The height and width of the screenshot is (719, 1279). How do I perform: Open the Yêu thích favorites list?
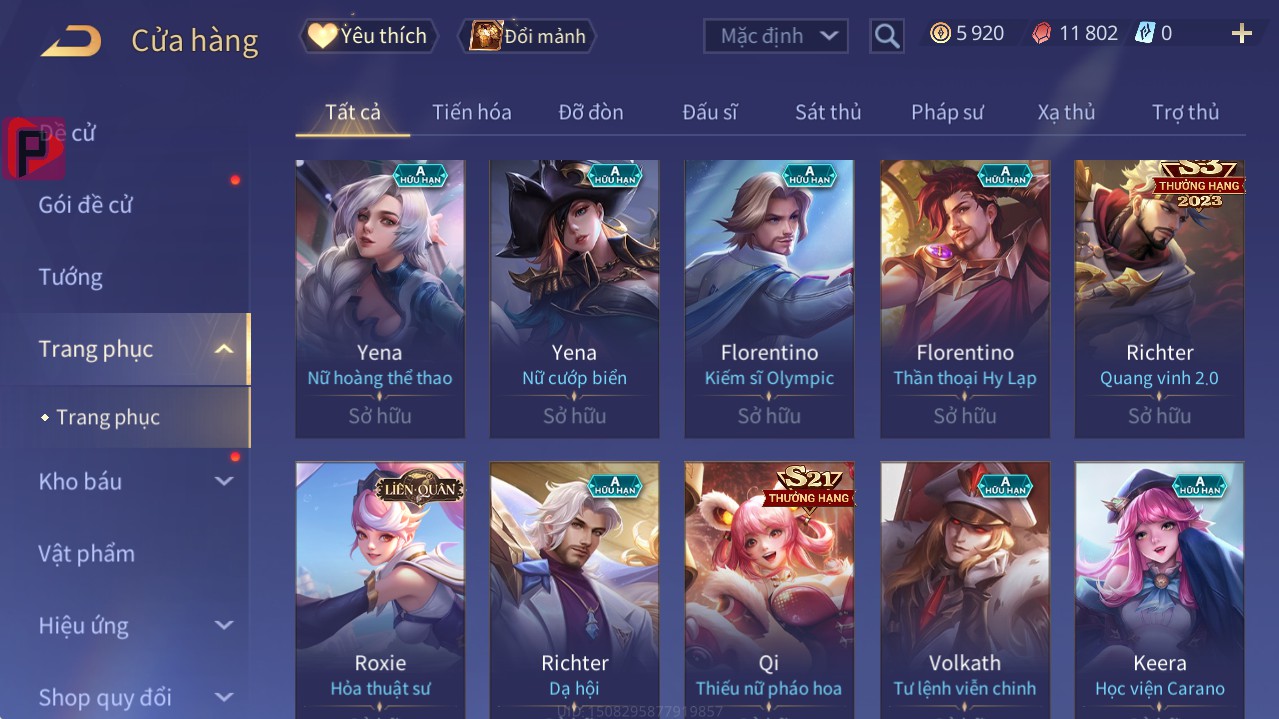(368, 36)
